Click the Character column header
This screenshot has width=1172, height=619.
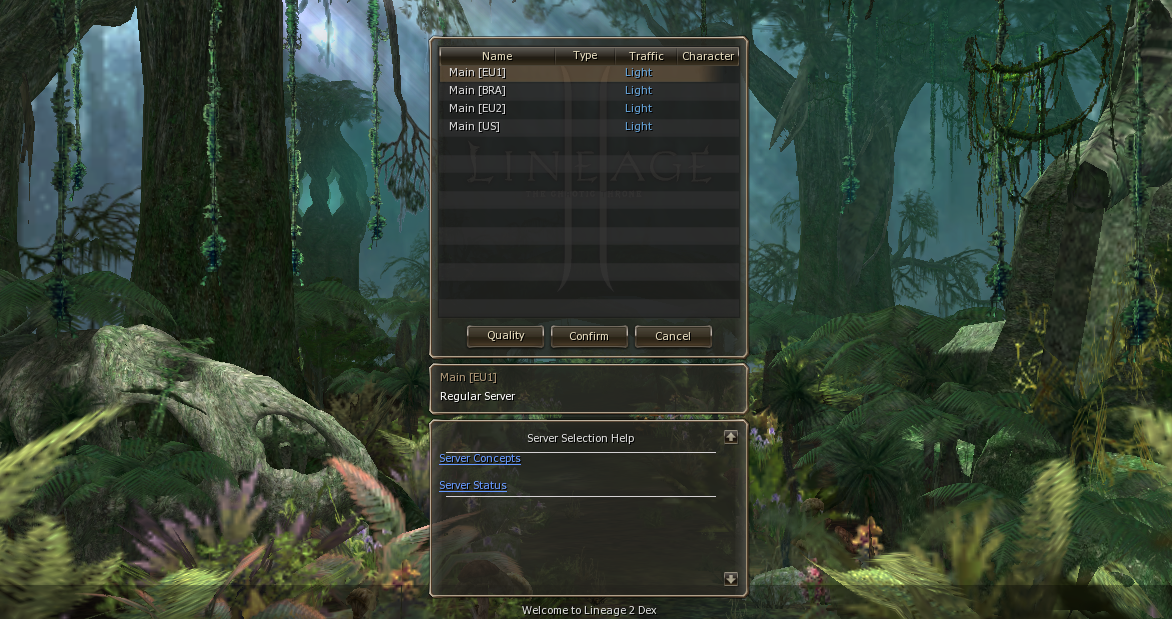point(709,56)
